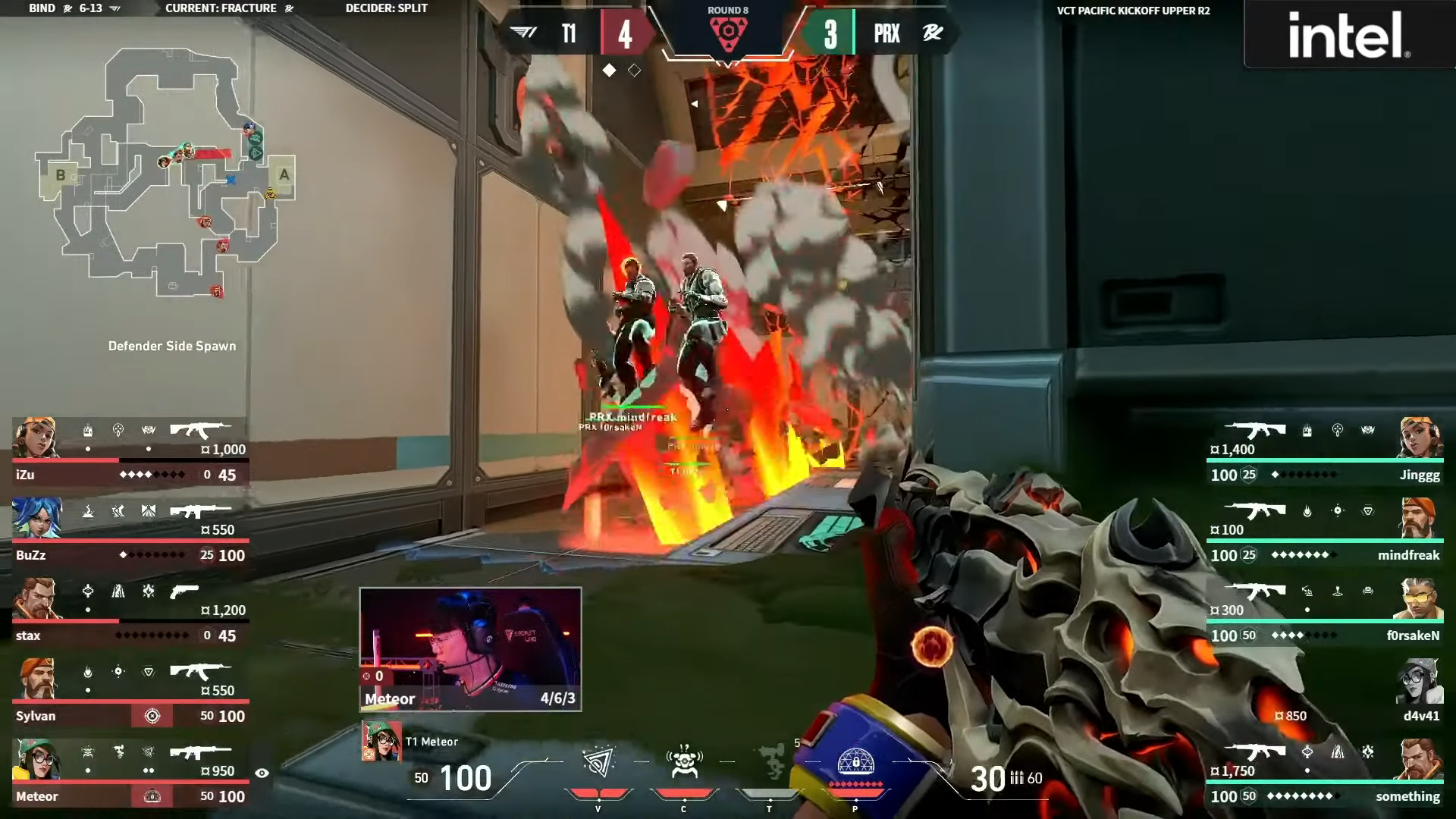Screen dimensions: 1456x819
Task: Activate the Alarmbot ability icon
Action: pos(684,763)
